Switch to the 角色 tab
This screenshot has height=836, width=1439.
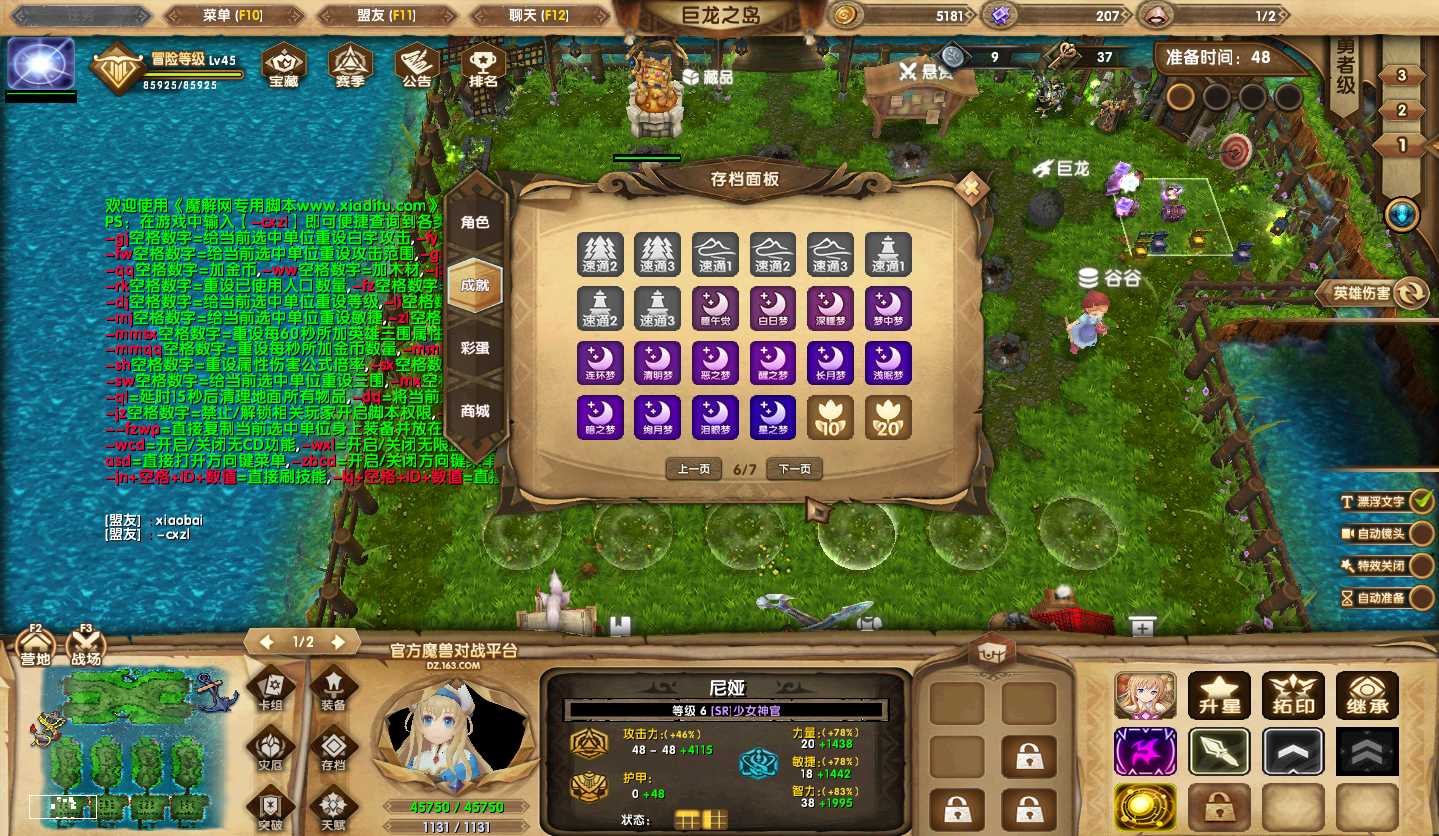[475, 222]
